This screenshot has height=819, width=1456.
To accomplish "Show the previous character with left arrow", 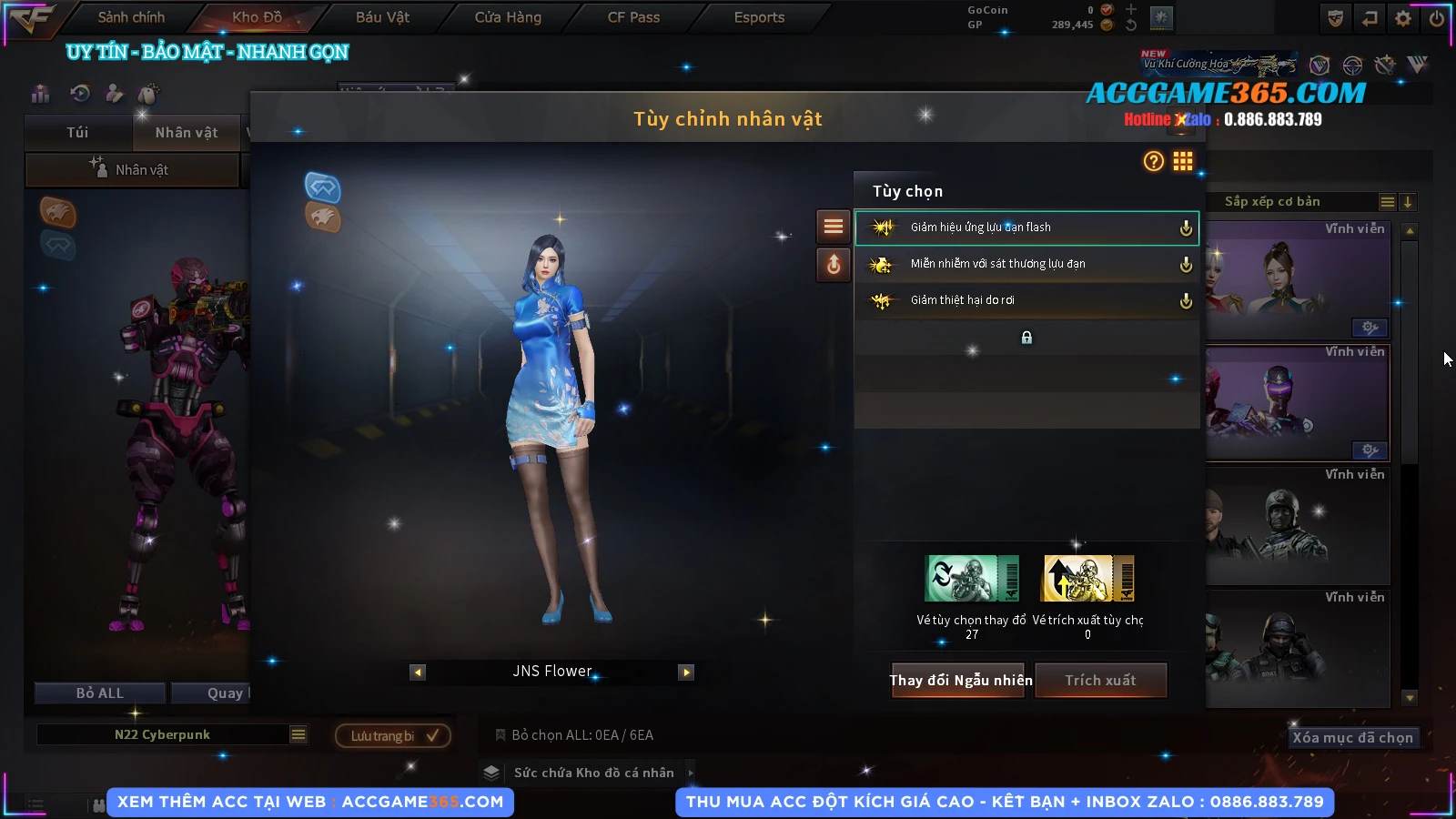I will pos(418,672).
